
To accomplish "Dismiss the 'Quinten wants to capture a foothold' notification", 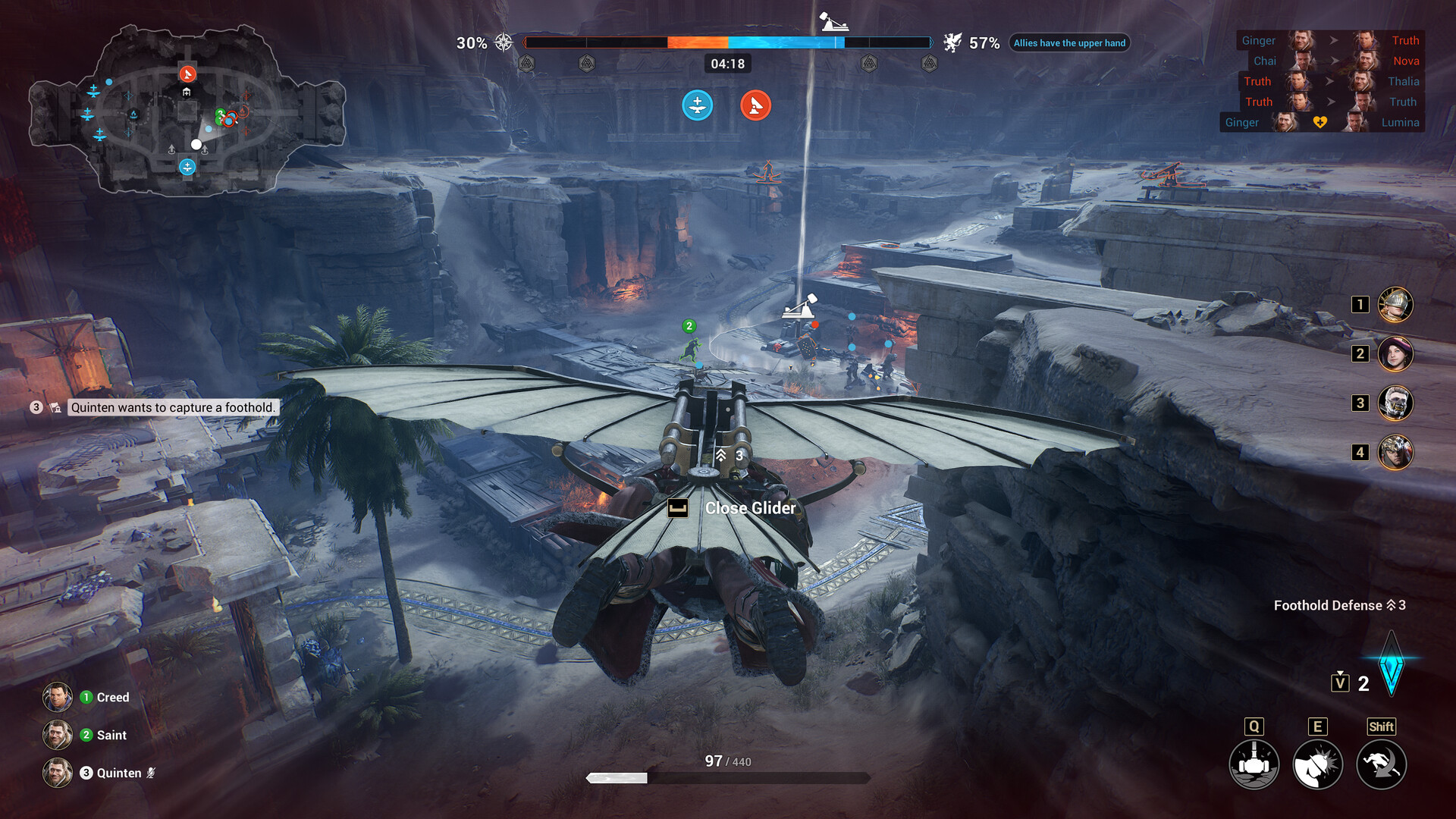I will coord(173,407).
